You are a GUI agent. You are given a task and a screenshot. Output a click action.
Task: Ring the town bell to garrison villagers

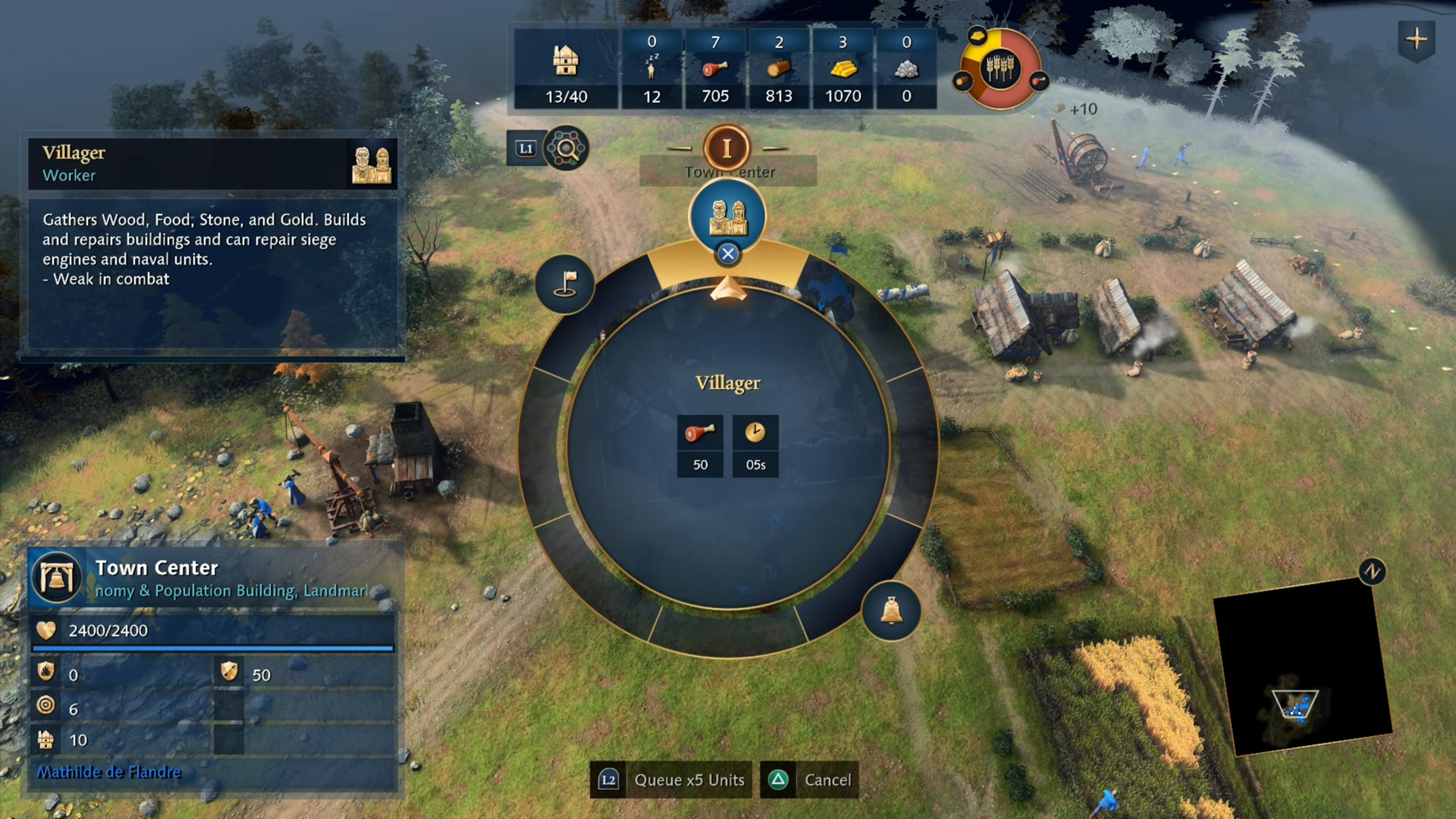point(891,610)
